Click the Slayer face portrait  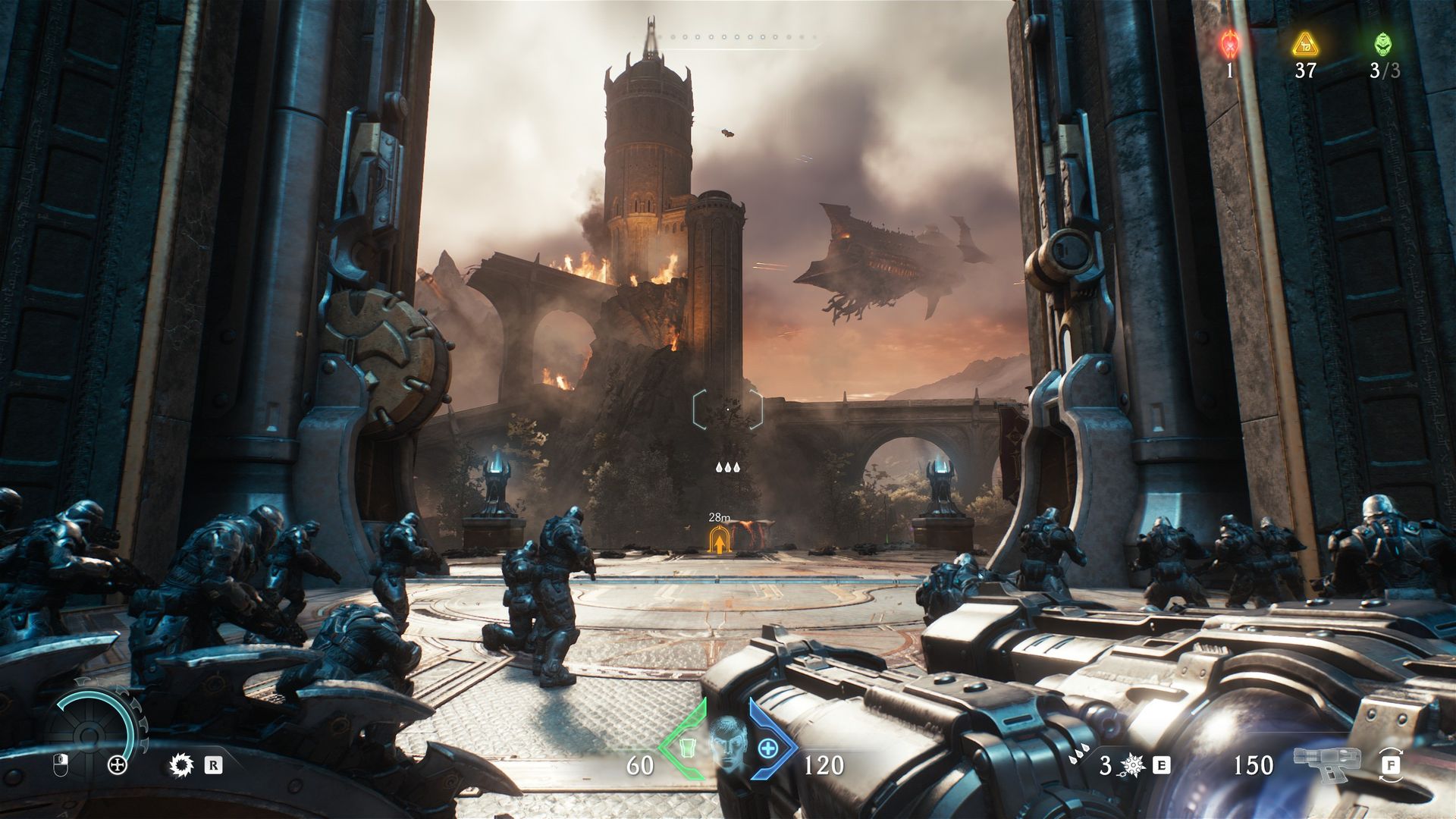[x=727, y=745]
